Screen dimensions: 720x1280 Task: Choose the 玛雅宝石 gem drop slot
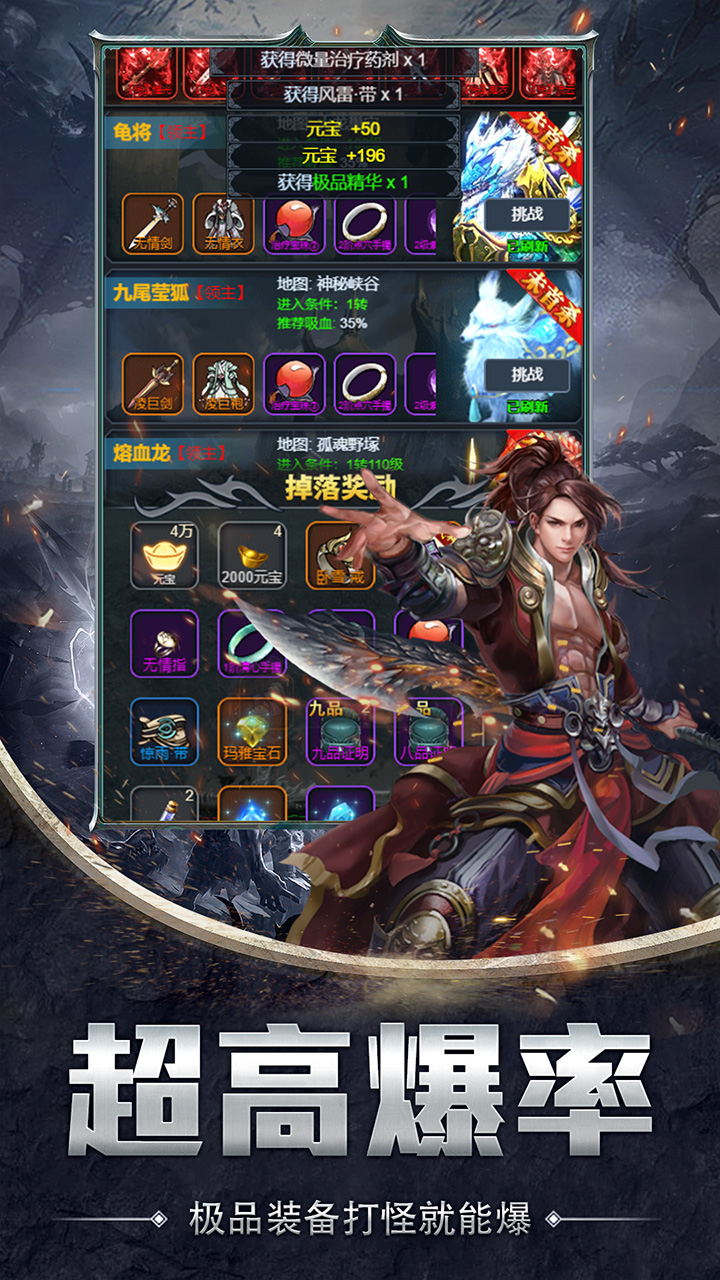point(252,731)
